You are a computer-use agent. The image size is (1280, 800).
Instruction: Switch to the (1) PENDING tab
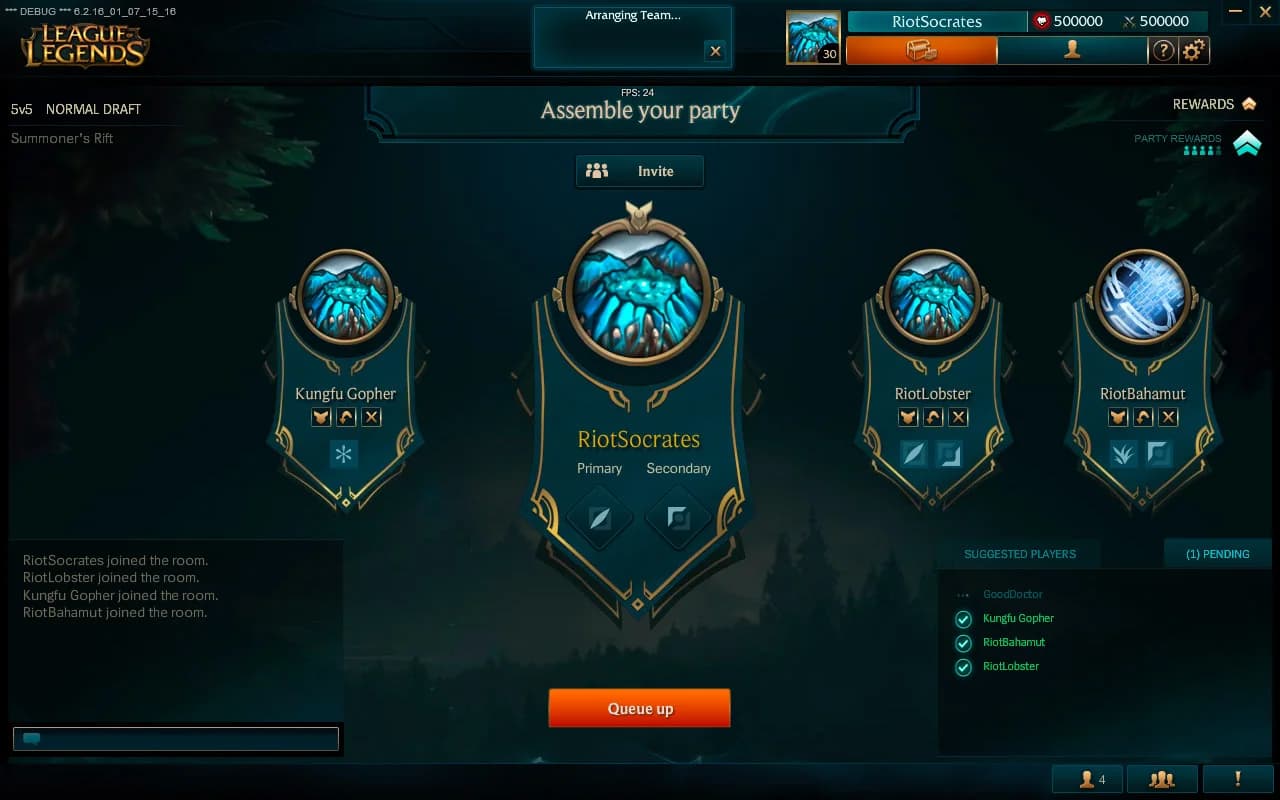pos(1218,553)
